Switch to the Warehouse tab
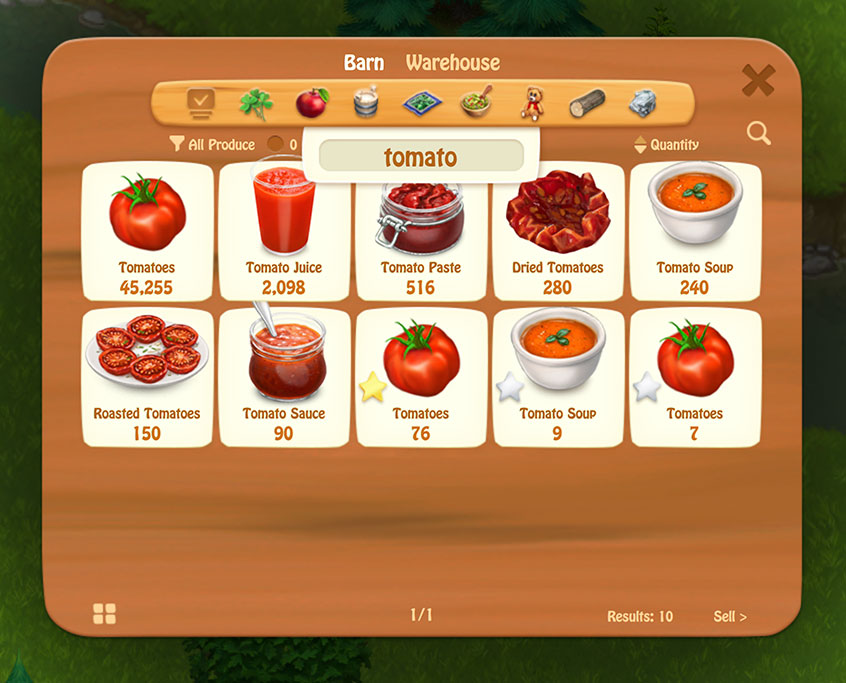The height and width of the screenshot is (683, 846). pyautogui.click(x=452, y=63)
